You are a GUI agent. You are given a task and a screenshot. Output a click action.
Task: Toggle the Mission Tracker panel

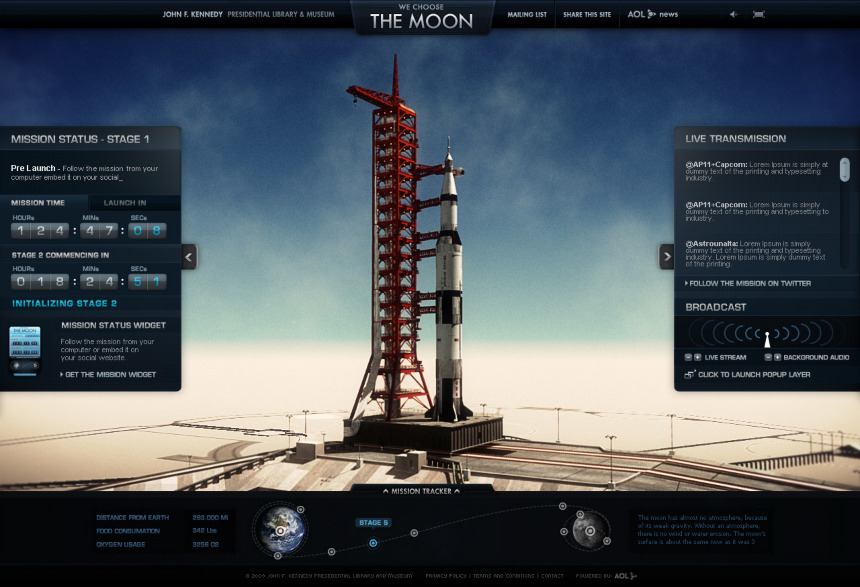pos(421,491)
